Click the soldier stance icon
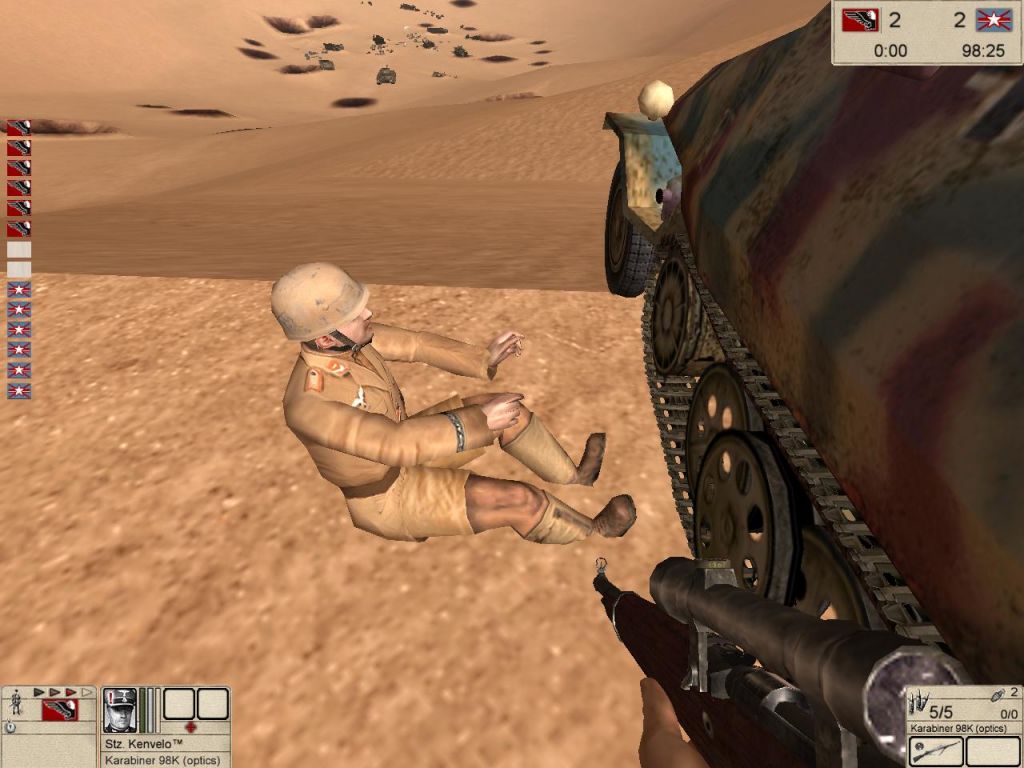Viewport: 1024px width, 768px height. (16, 703)
